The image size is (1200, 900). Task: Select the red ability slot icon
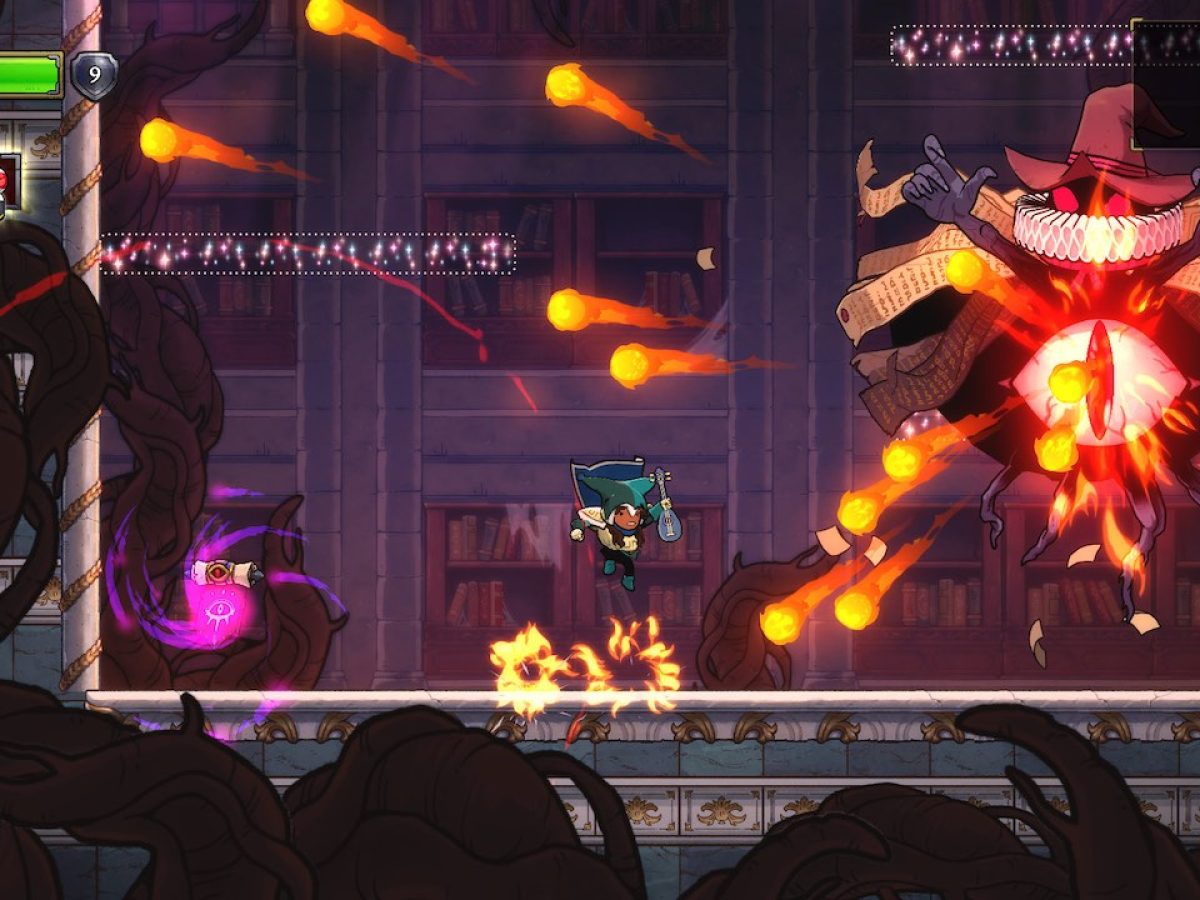8,181
